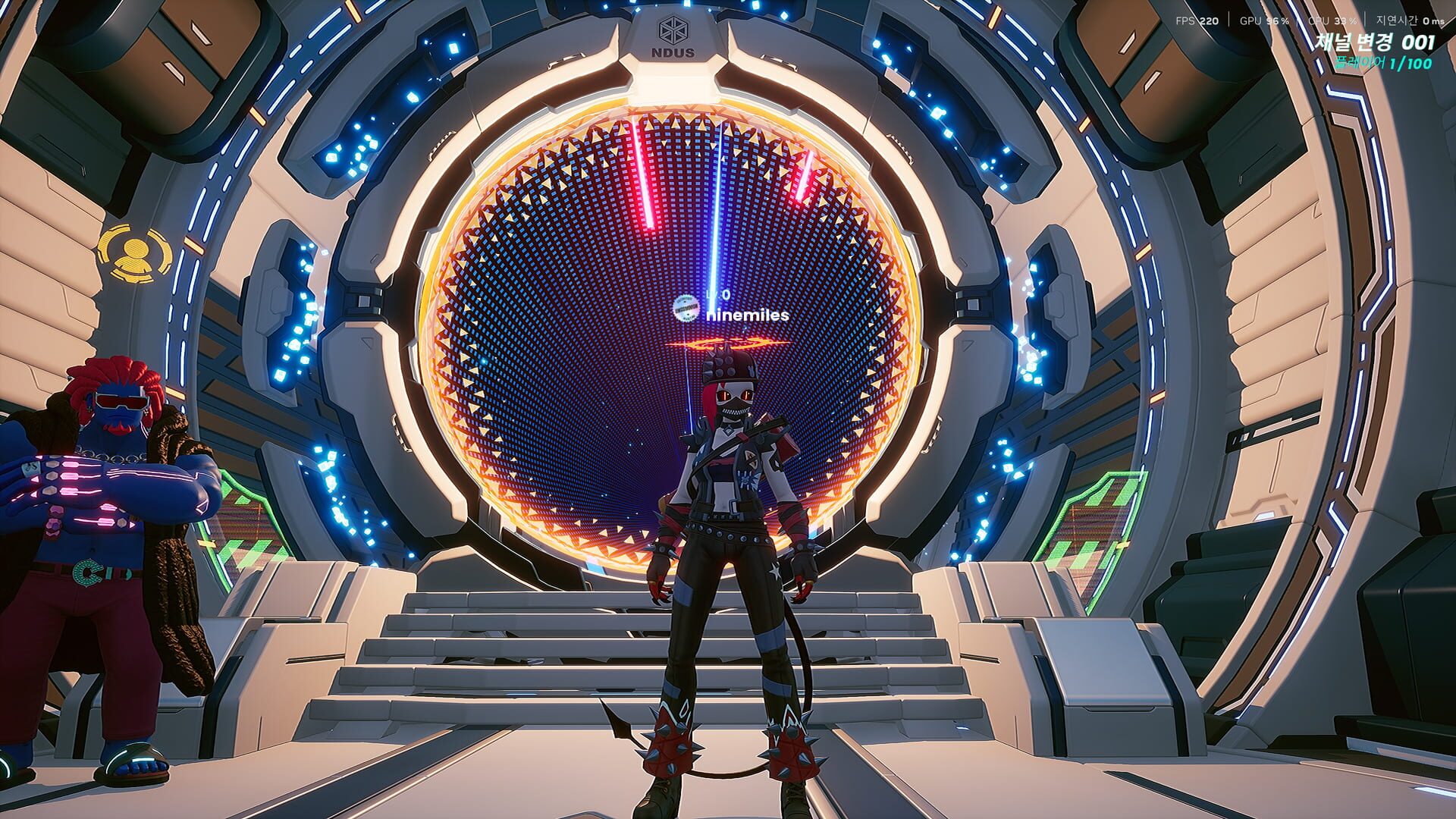Click the UNCOMMON rarity badge near ninemiles
The width and height of the screenshot is (1456, 819).
tap(685, 309)
